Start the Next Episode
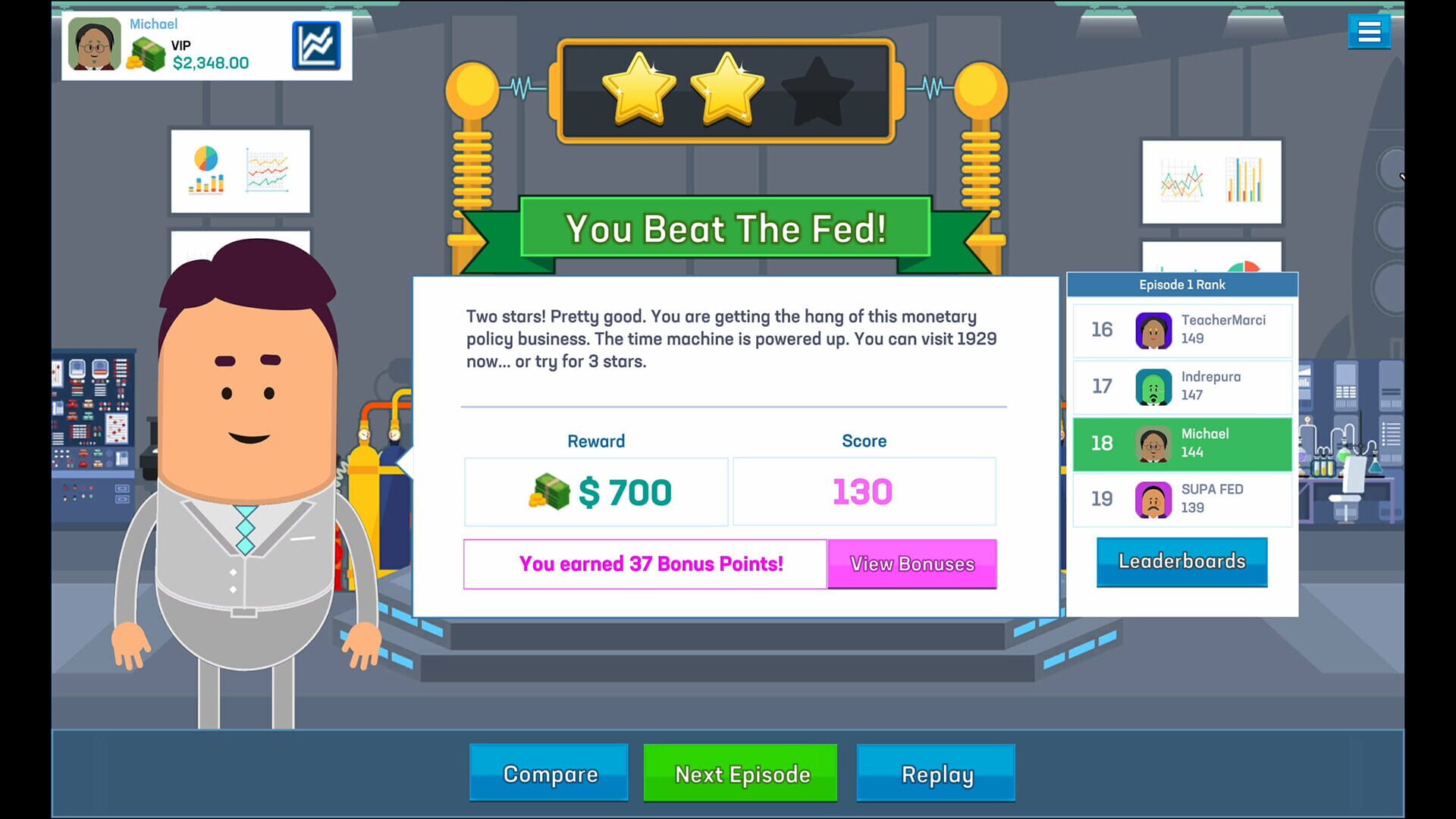Image resolution: width=1456 pixels, height=819 pixels. coord(741,773)
